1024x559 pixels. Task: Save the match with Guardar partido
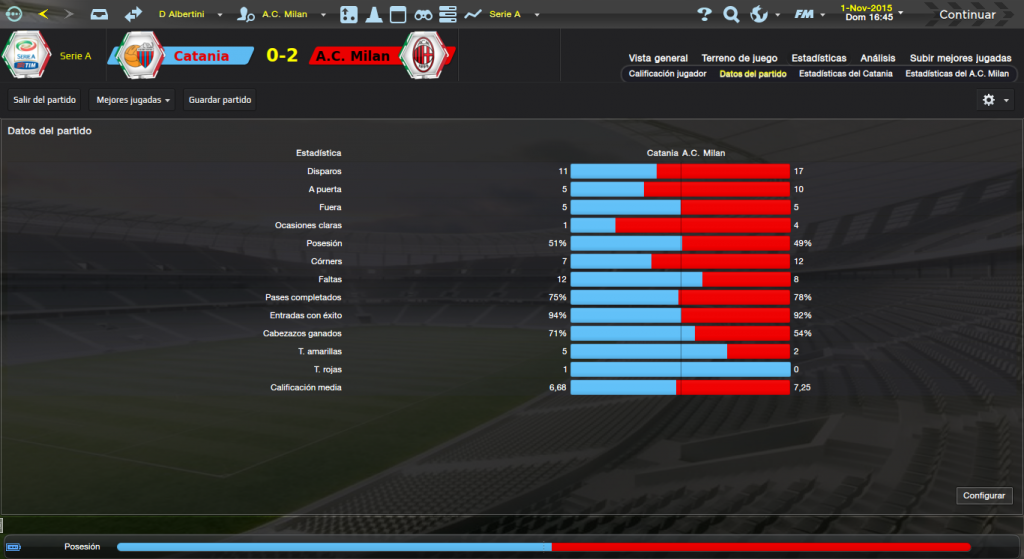point(220,100)
